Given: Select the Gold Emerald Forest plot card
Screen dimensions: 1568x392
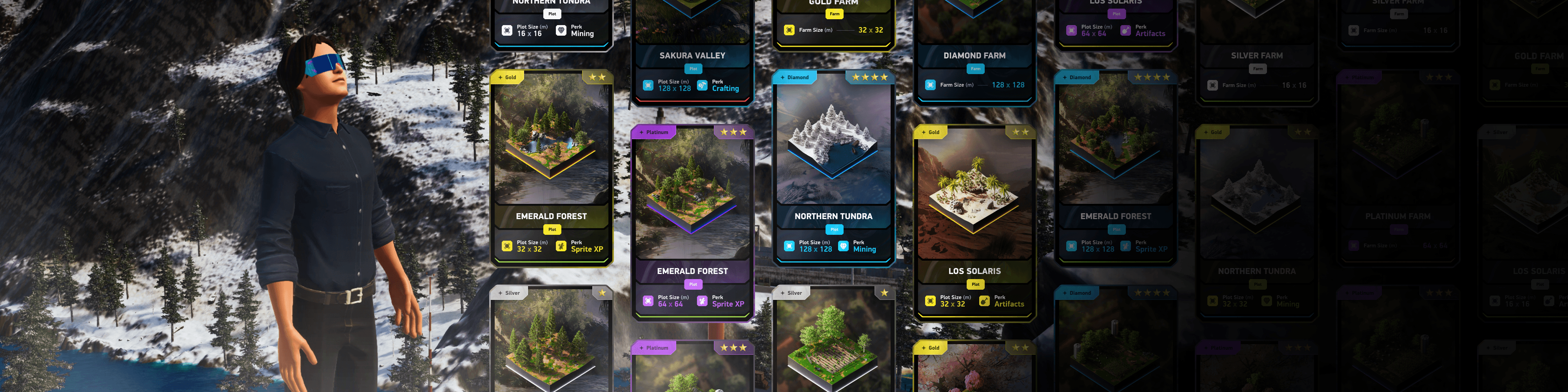Looking at the screenshot, I should point(551,167).
